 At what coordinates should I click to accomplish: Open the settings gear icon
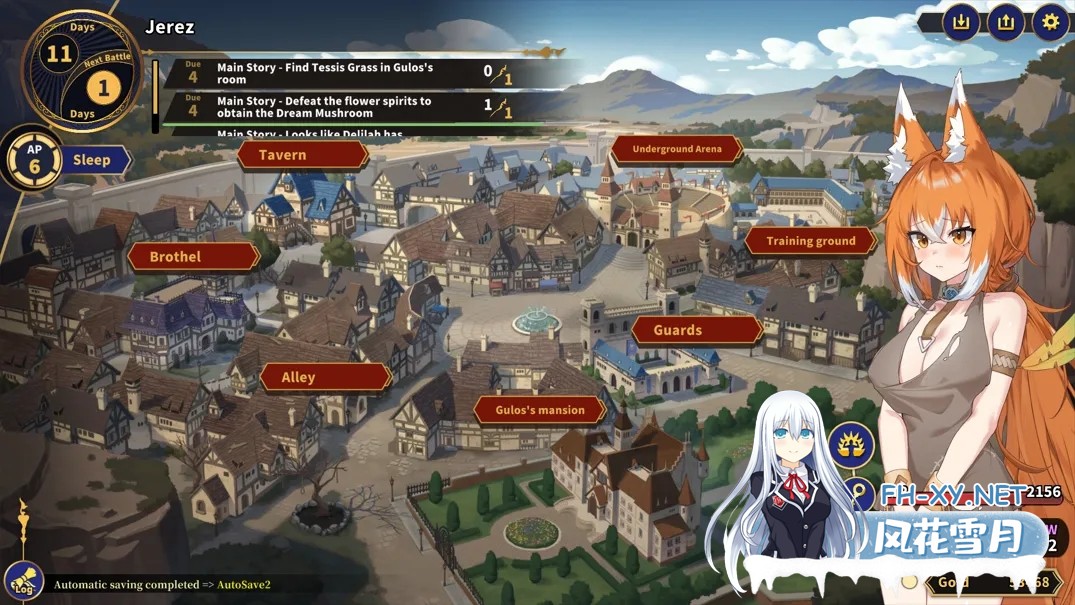tap(1050, 22)
